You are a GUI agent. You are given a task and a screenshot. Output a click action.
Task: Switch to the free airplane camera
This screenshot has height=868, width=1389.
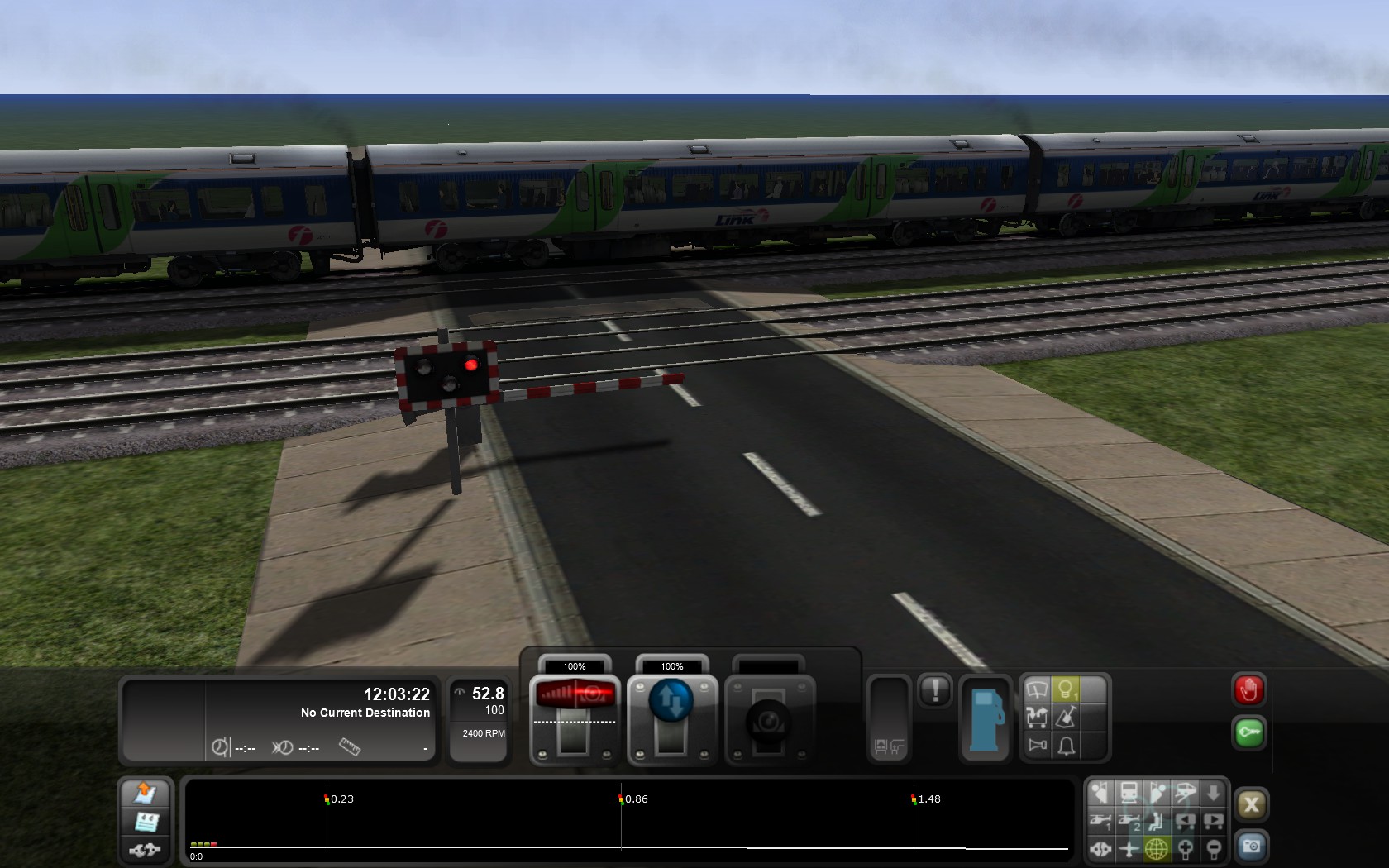1129,849
